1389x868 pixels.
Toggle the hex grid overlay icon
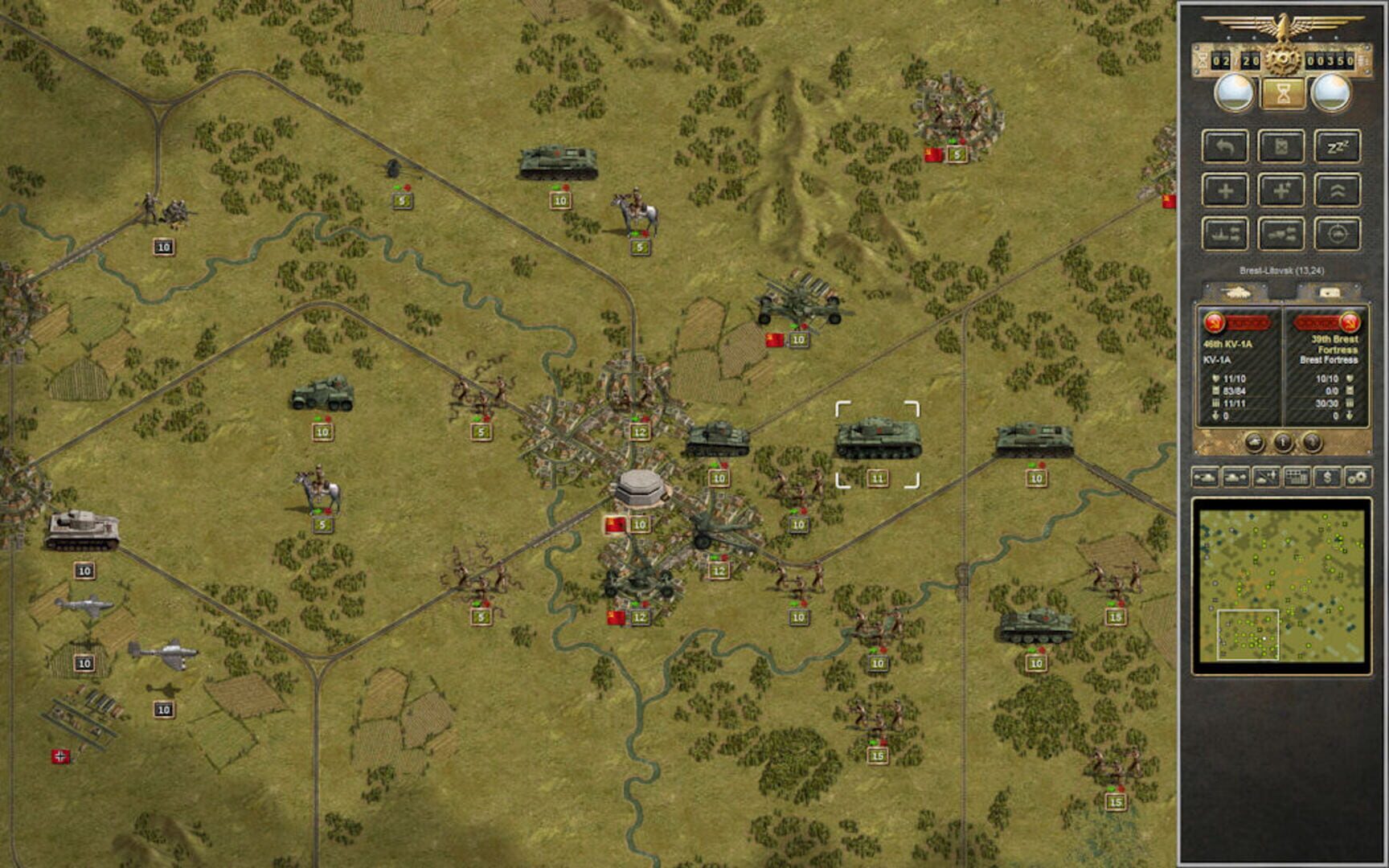(1297, 478)
